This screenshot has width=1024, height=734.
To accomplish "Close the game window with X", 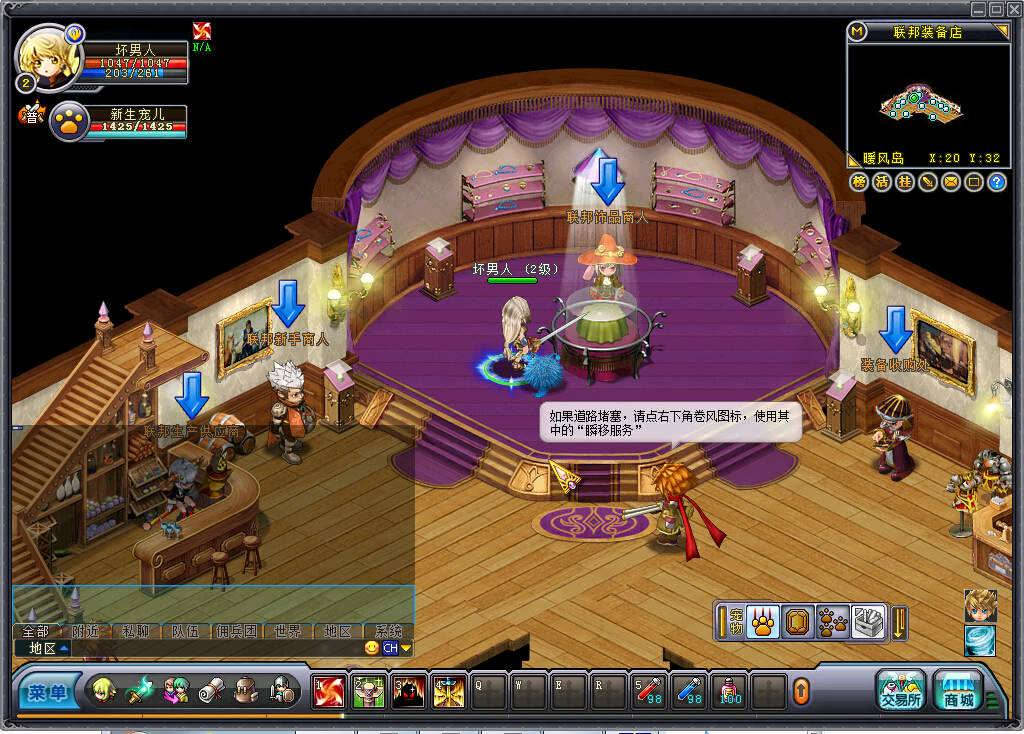I will click(1013, 9).
